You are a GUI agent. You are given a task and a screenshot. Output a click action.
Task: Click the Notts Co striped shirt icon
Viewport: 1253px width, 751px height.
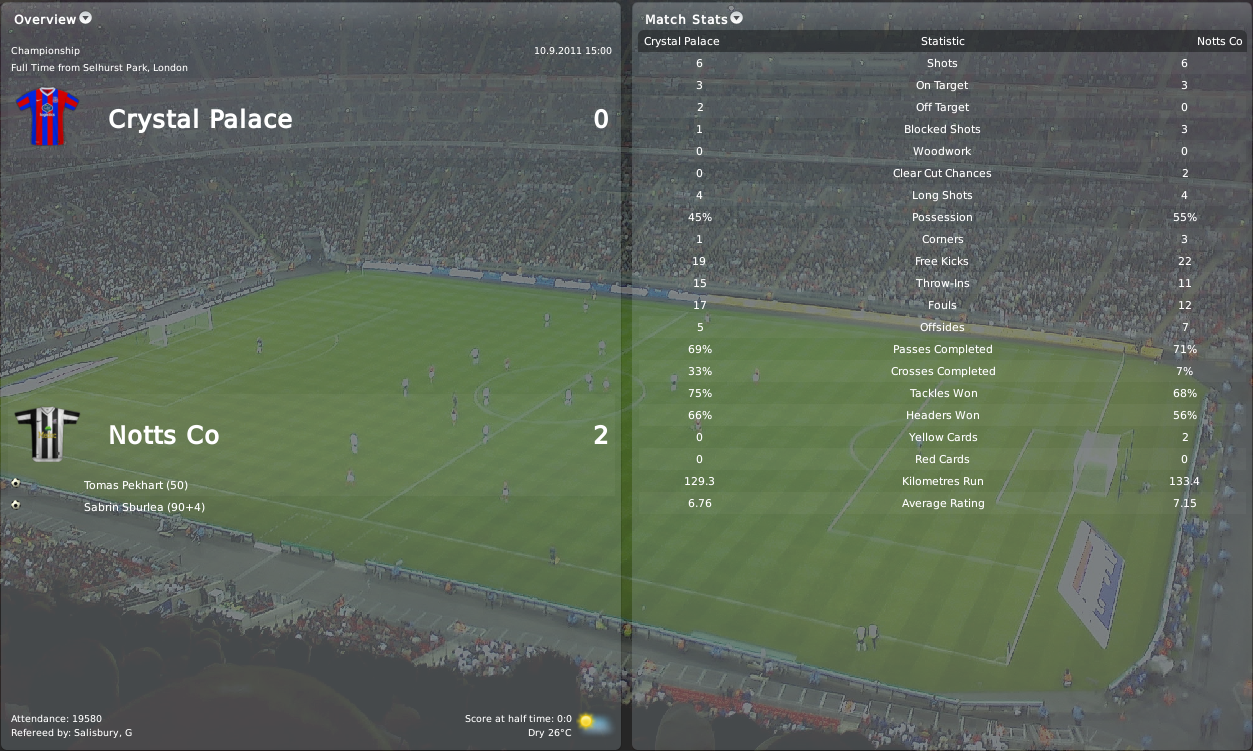(x=47, y=434)
